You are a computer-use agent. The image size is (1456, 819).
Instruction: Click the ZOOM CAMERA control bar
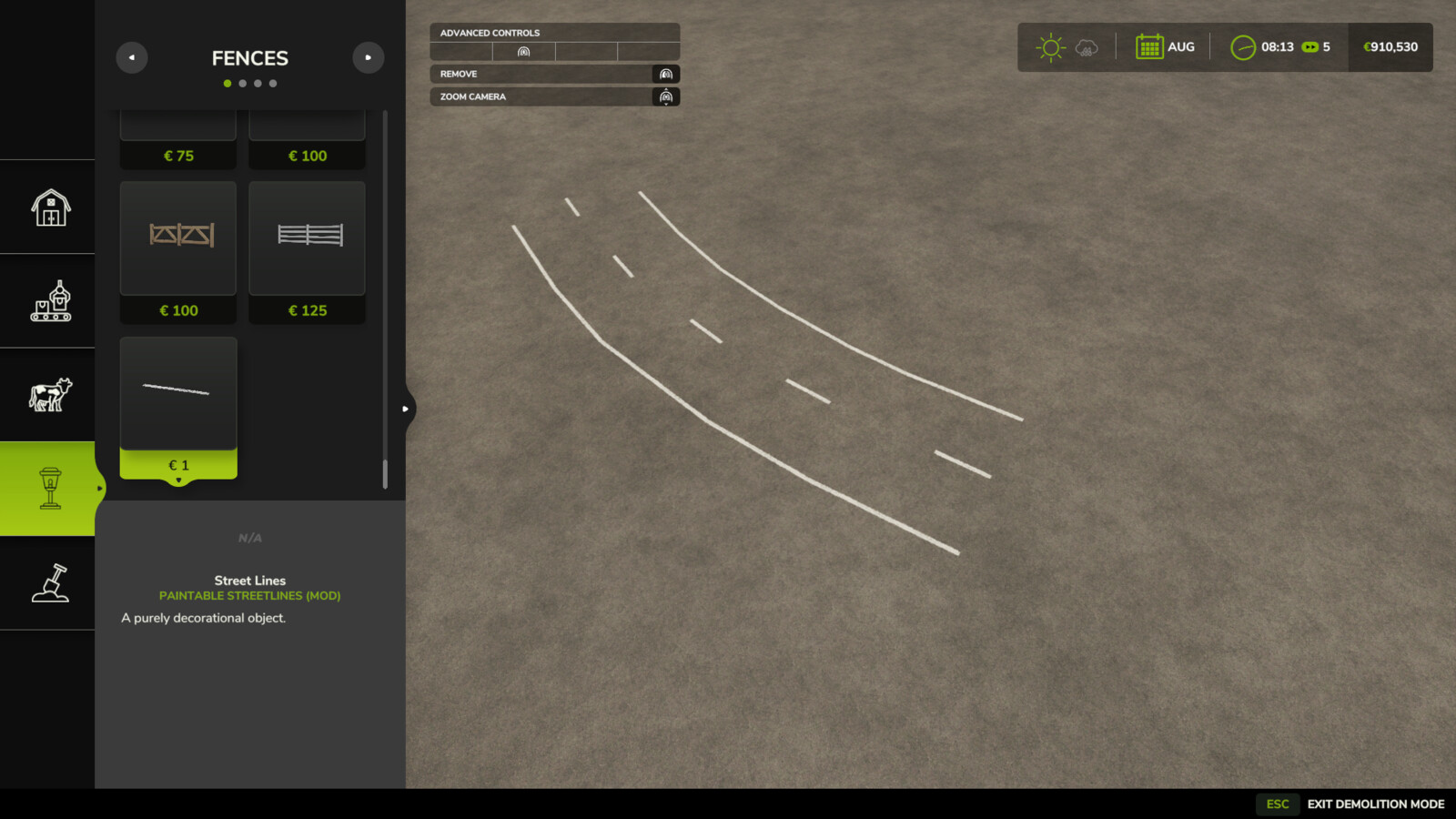pos(554,96)
